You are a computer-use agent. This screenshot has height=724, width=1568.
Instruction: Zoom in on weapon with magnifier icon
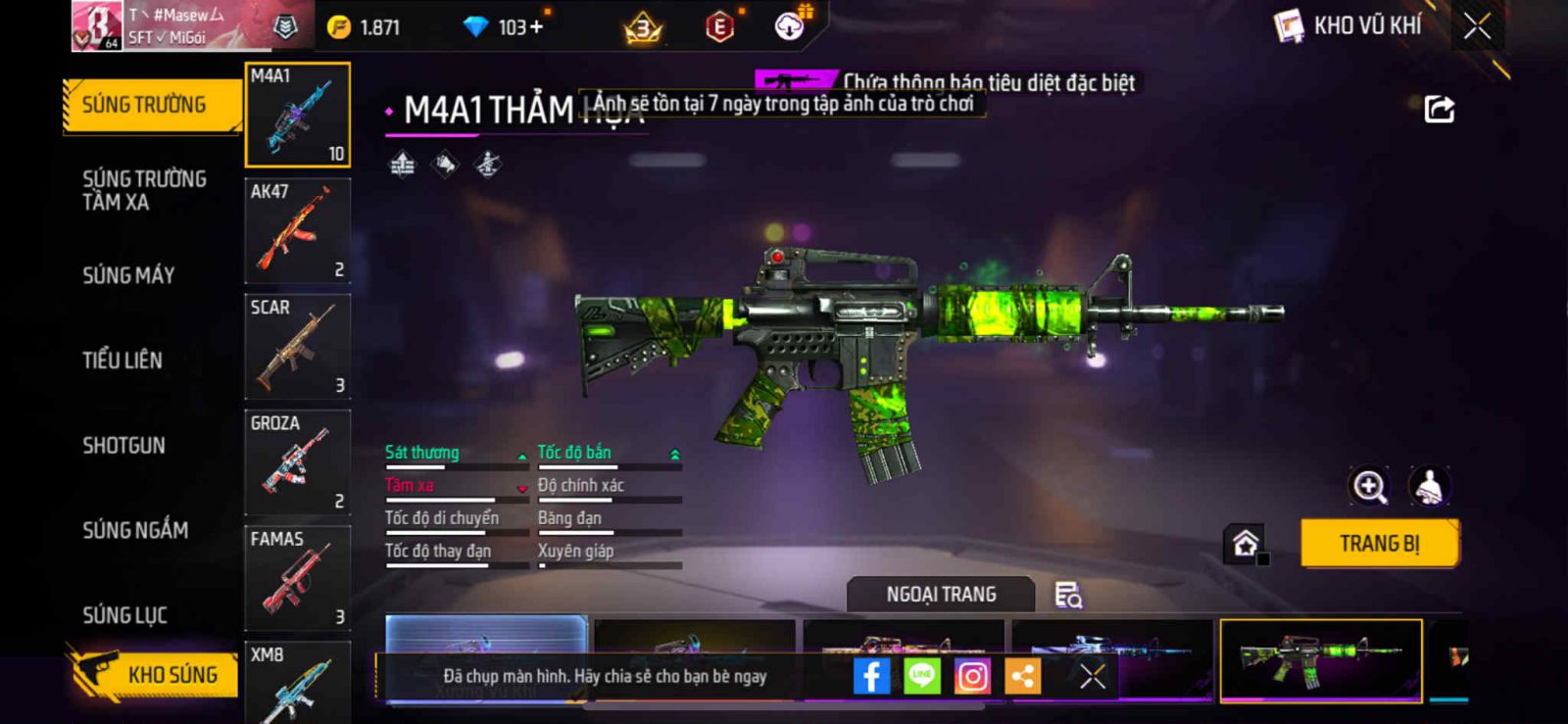(1369, 486)
